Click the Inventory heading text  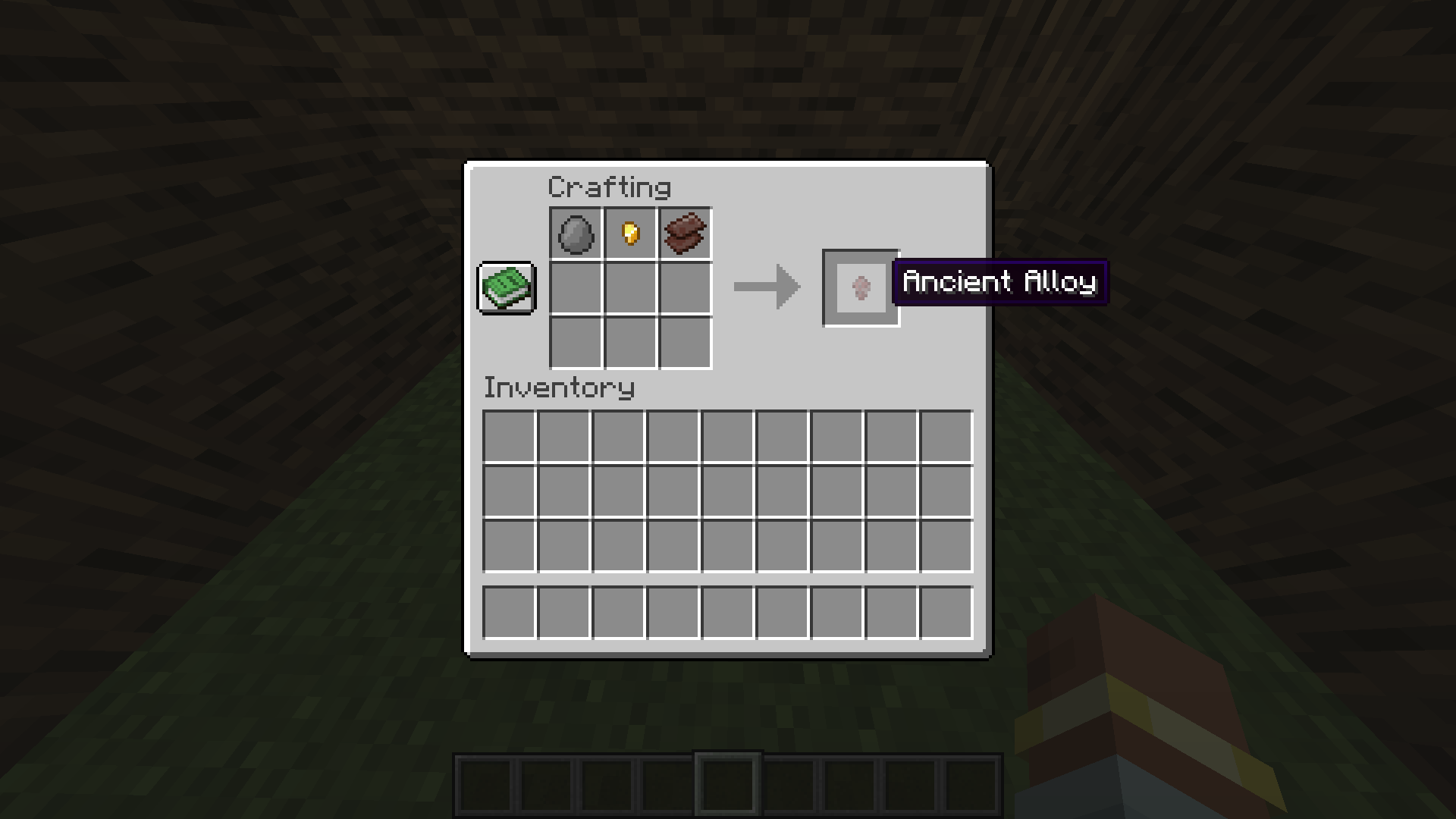tap(559, 388)
